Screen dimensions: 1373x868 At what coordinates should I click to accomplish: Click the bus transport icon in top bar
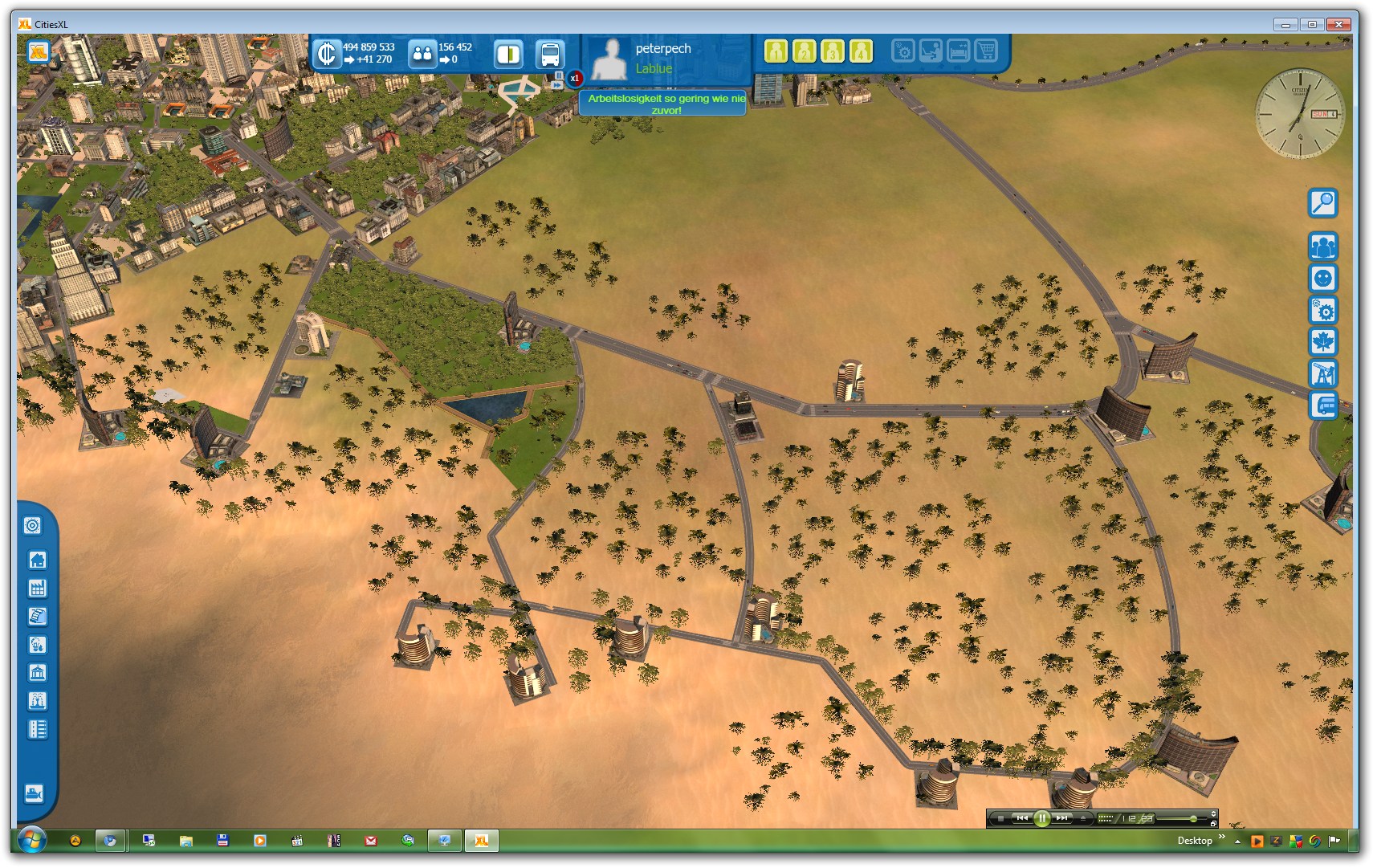click(550, 55)
